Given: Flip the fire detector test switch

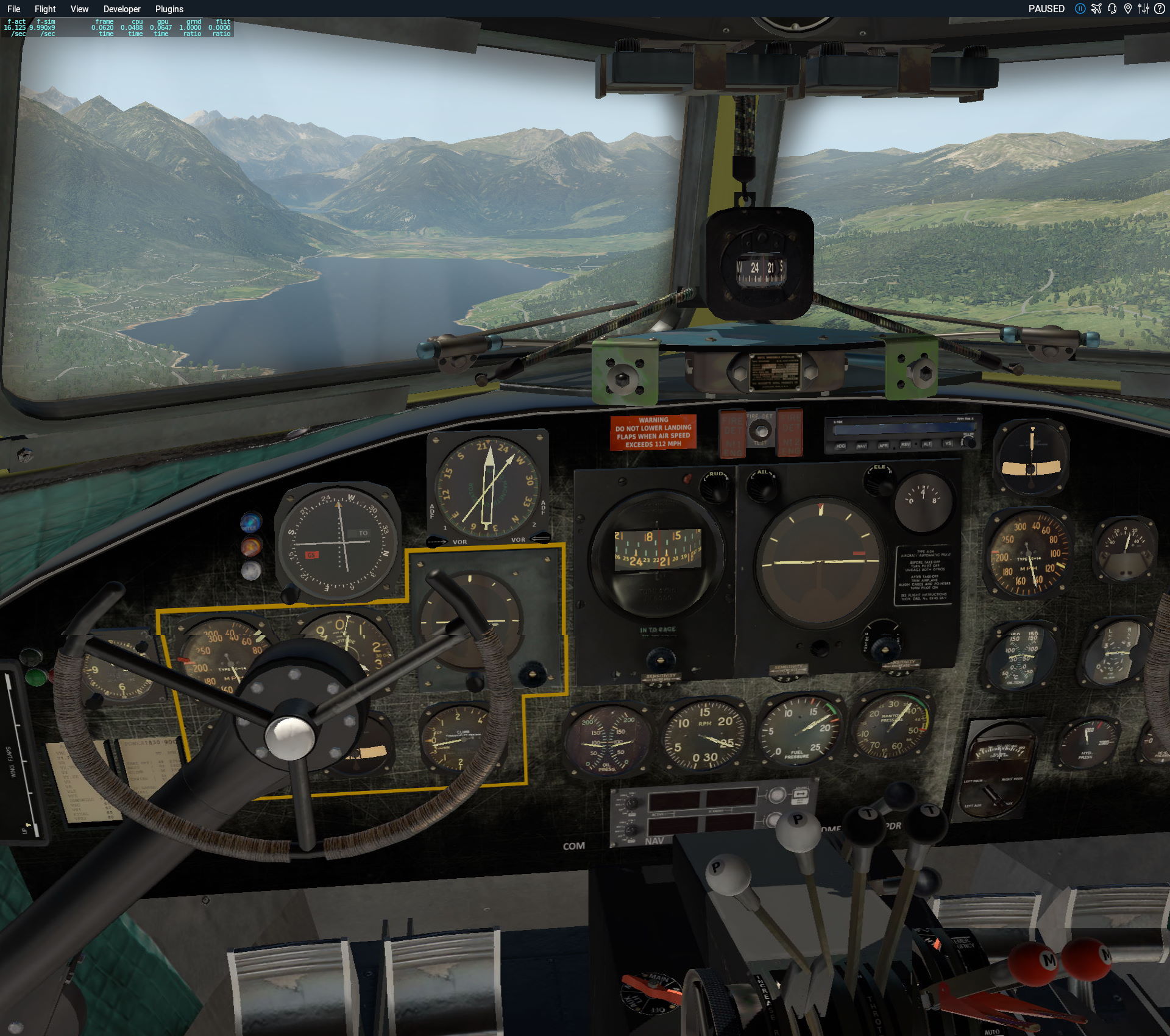Looking at the screenshot, I should tap(760, 431).
